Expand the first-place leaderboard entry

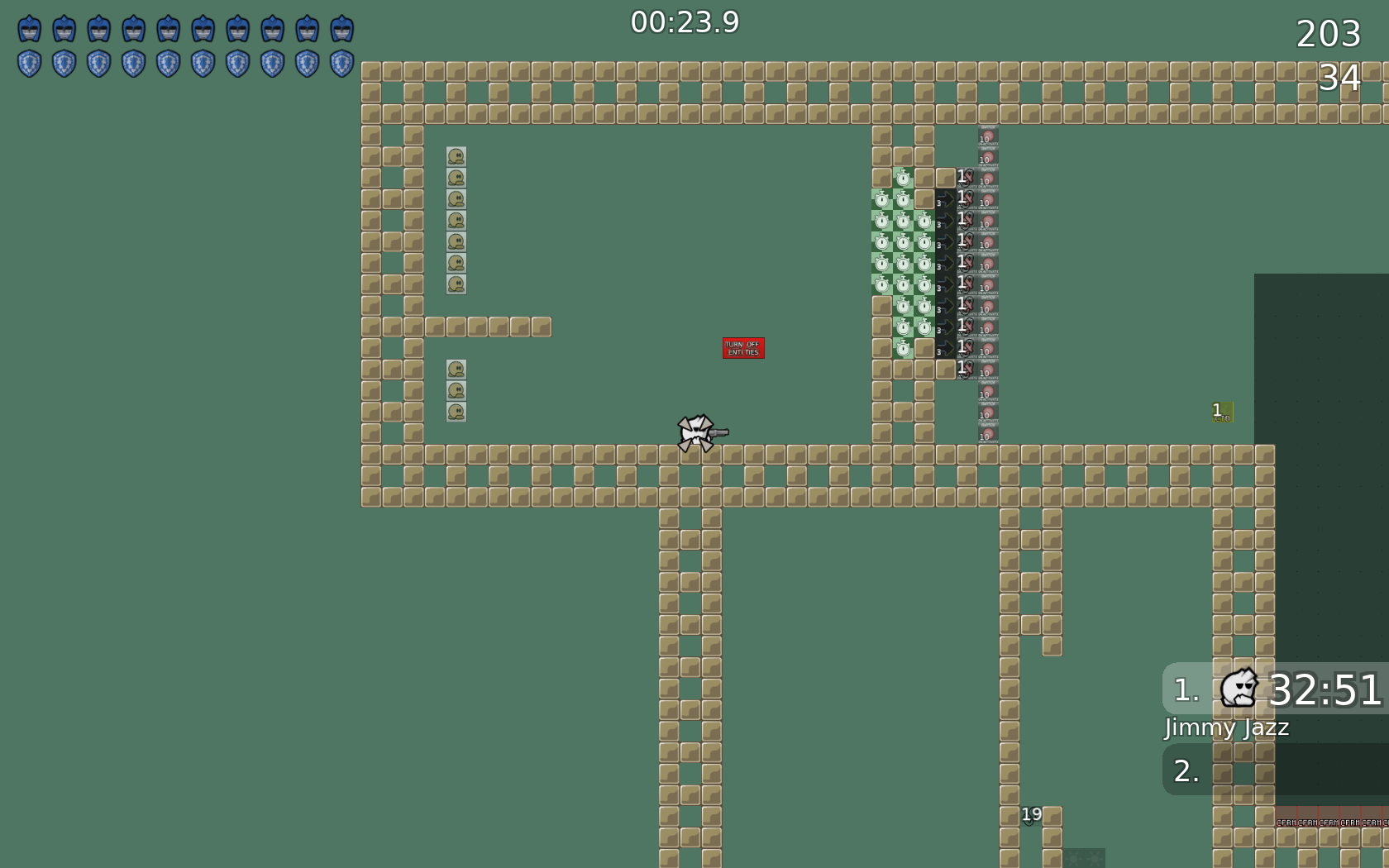(1273, 688)
